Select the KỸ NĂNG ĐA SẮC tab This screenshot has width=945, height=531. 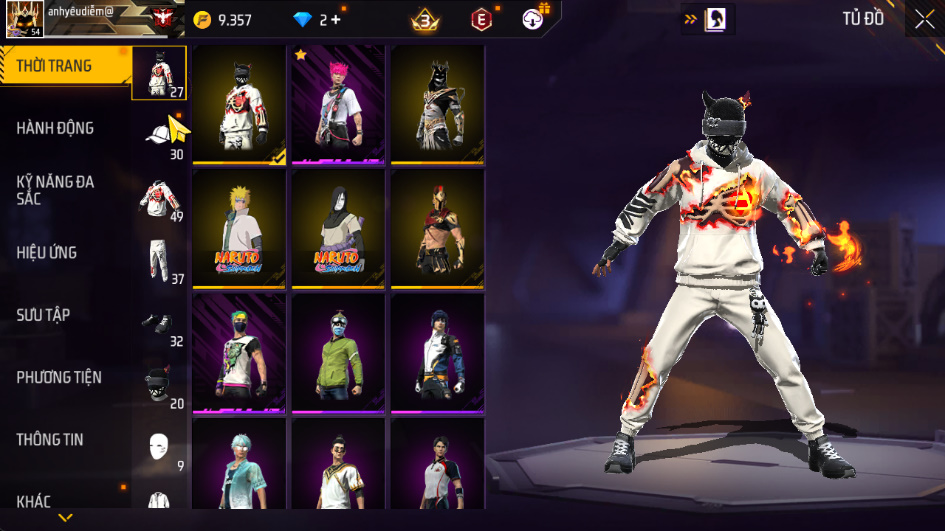point(55,190)
